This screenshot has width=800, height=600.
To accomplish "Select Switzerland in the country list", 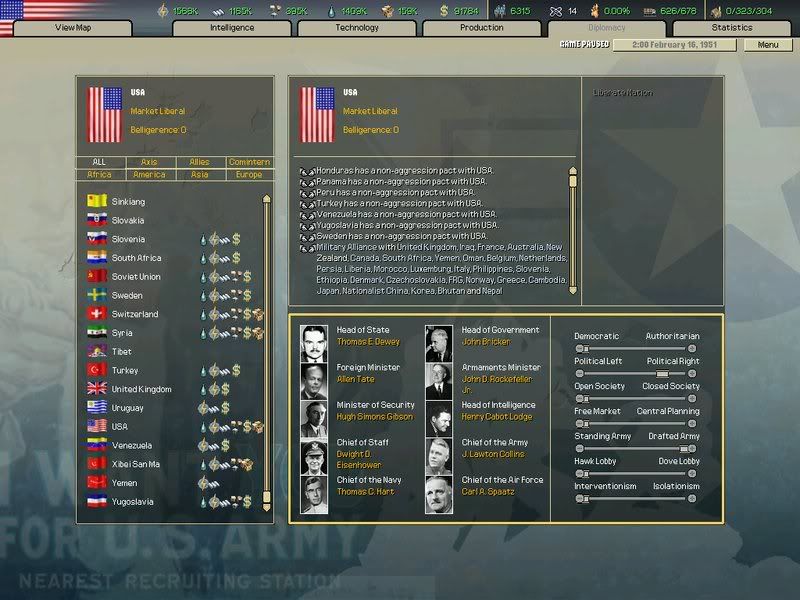I will click(134, 314).
